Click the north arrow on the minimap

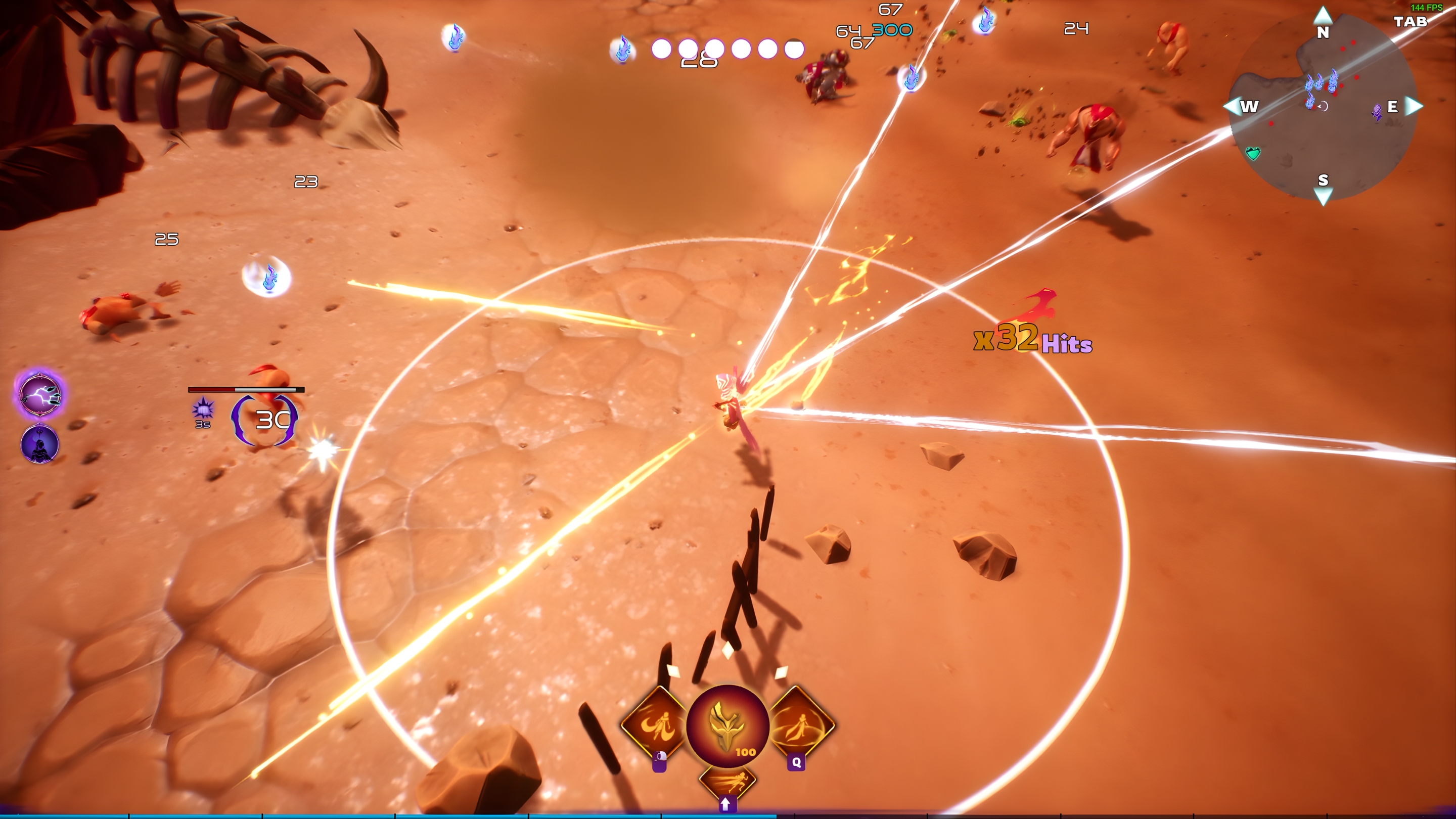point(1323,14)
